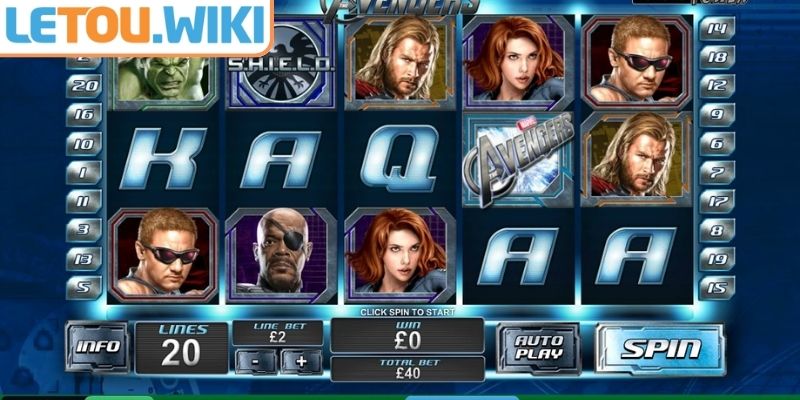
Task: Choose payline number 14
Action: 716,29
